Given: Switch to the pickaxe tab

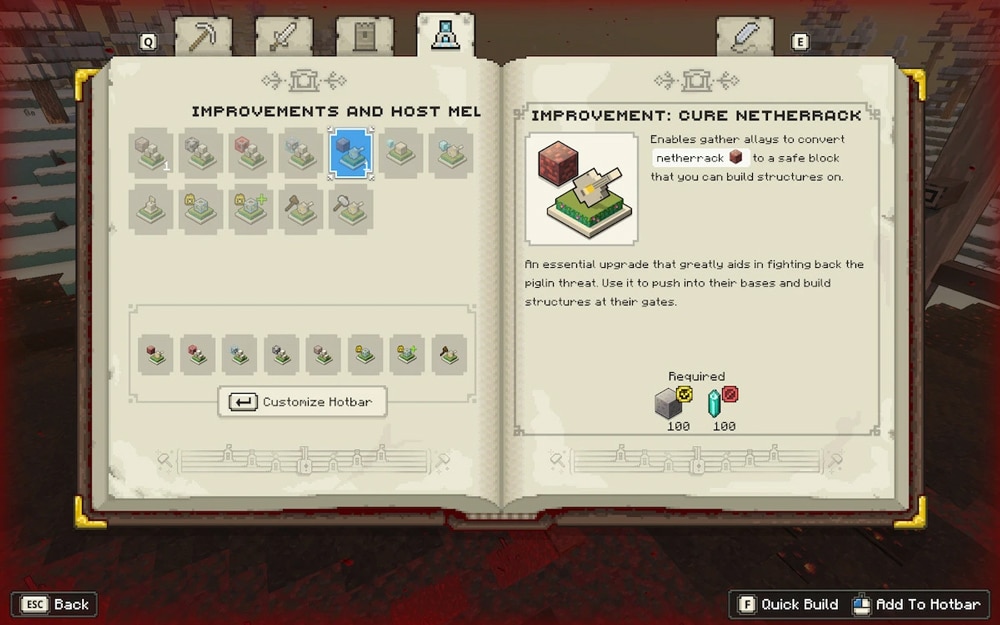Looking at the screenshot, I should point(203,37).
